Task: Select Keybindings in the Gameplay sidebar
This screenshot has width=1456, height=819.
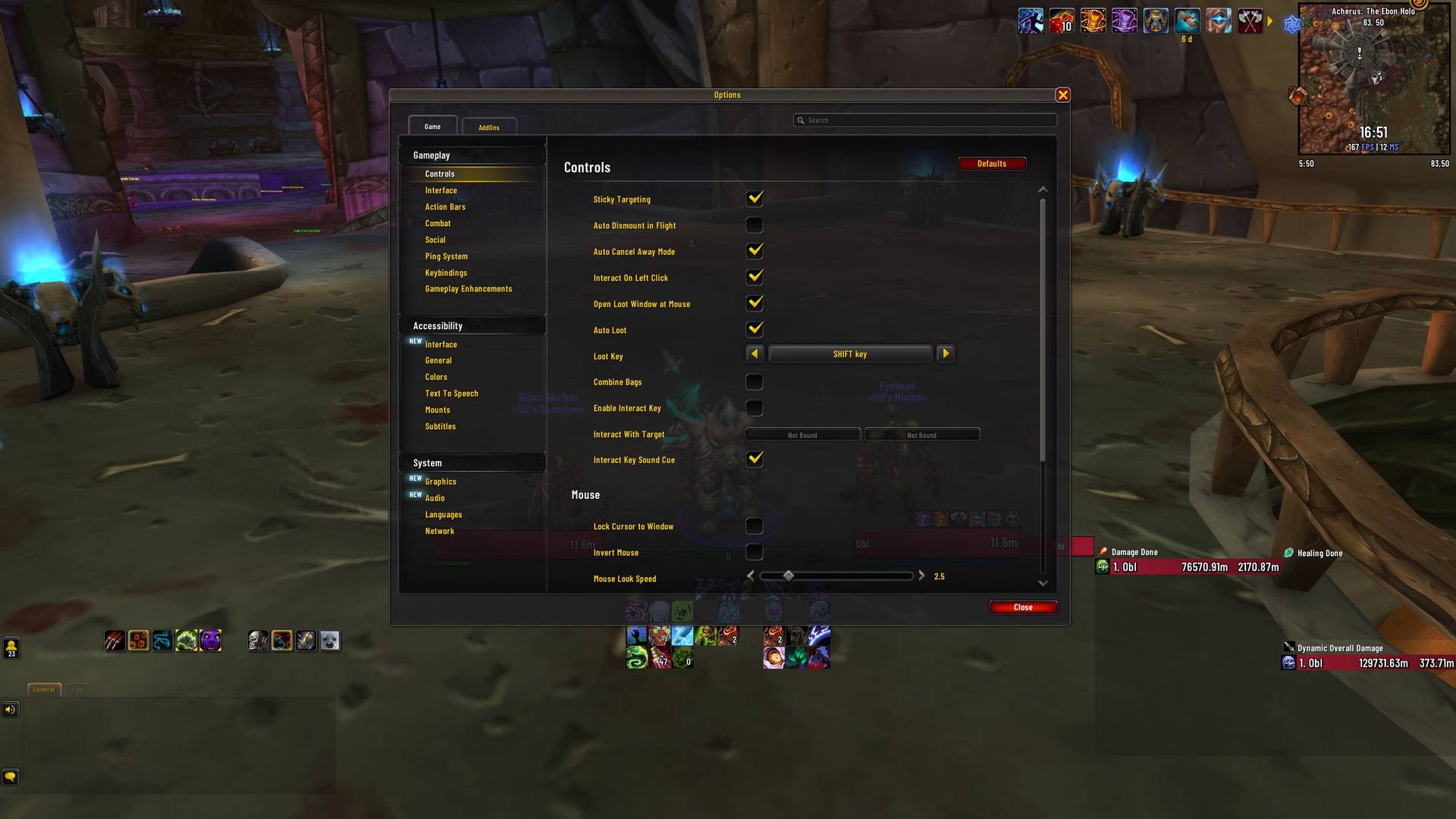Action: click(x=445, y=272)
